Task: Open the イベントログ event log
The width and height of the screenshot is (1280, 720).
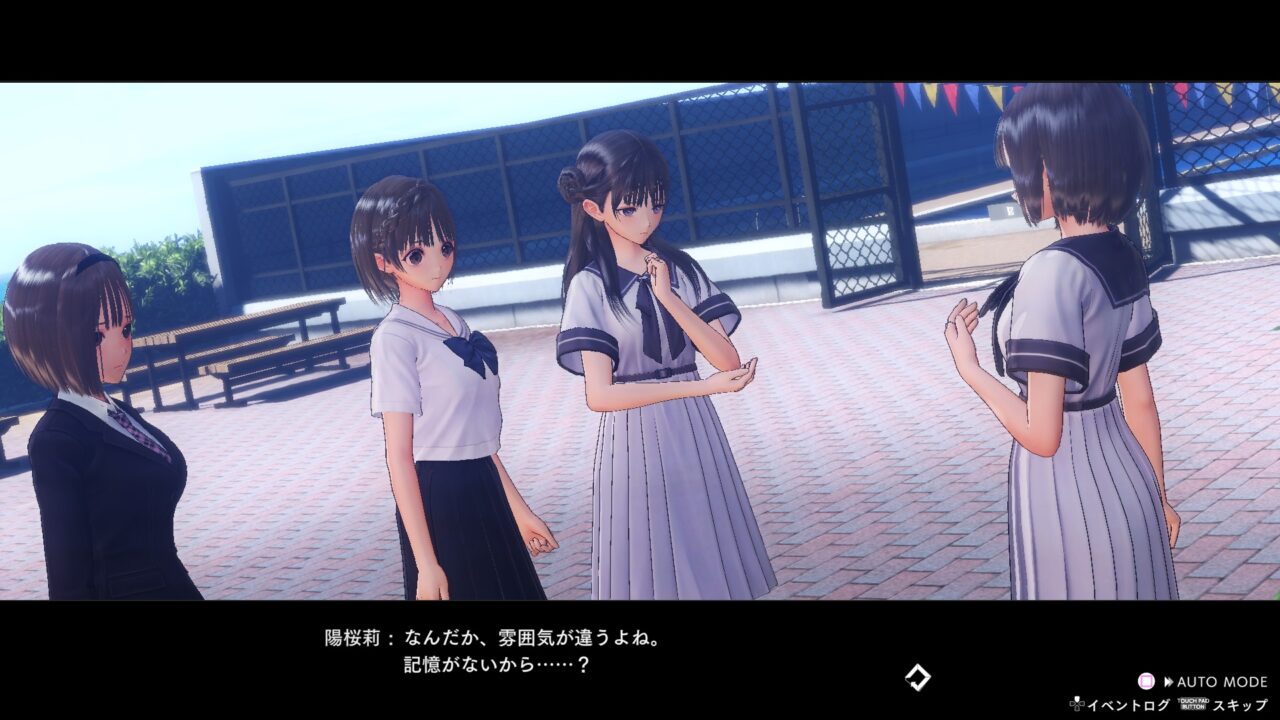Action: click(1130, 704)
